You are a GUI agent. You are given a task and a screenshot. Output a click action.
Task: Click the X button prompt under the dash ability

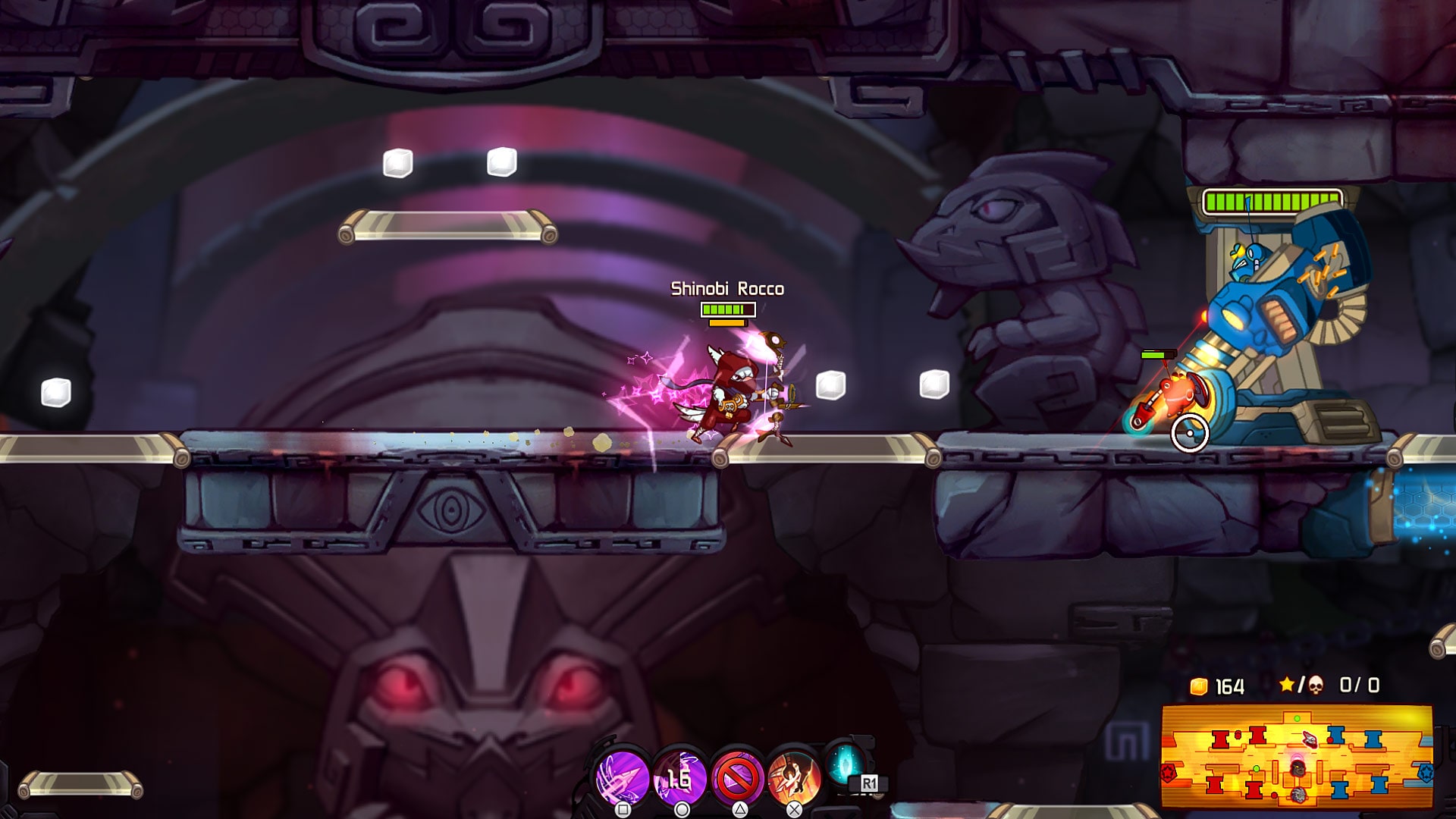pos(795,810)
